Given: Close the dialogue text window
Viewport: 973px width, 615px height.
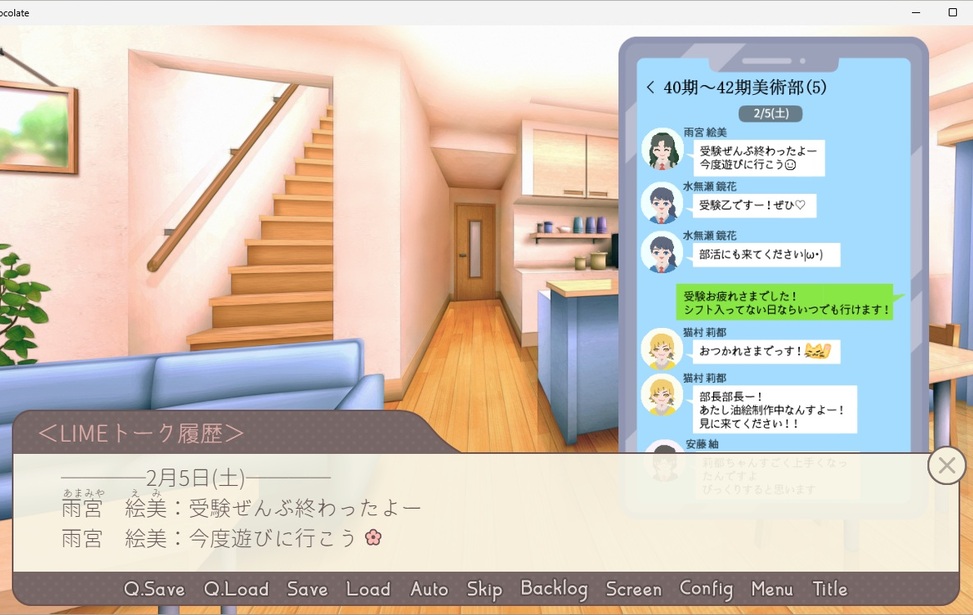Looking at the screenshot, I should (946, 465).
